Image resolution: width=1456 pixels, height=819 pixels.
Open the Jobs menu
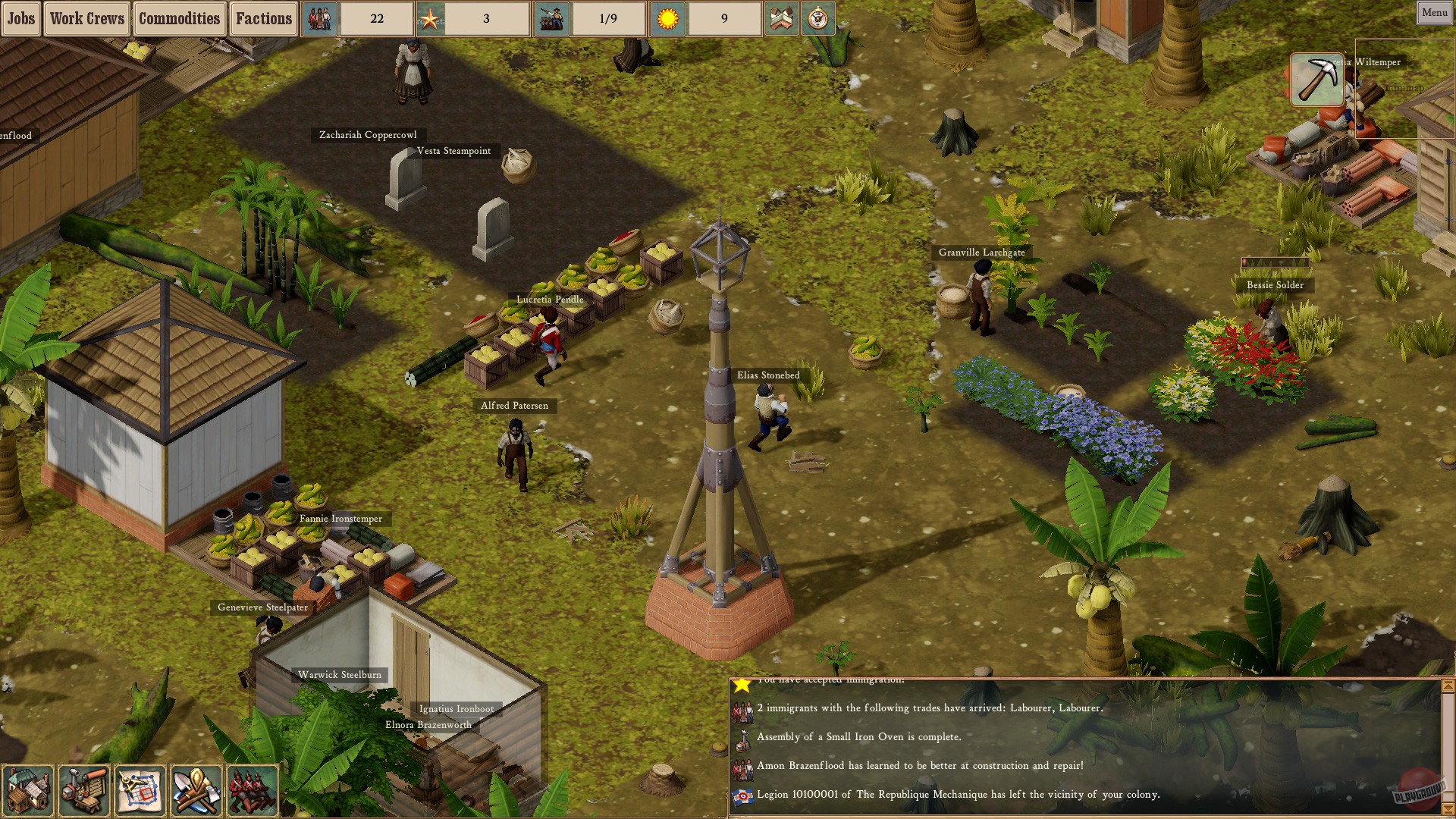[20, 18]
